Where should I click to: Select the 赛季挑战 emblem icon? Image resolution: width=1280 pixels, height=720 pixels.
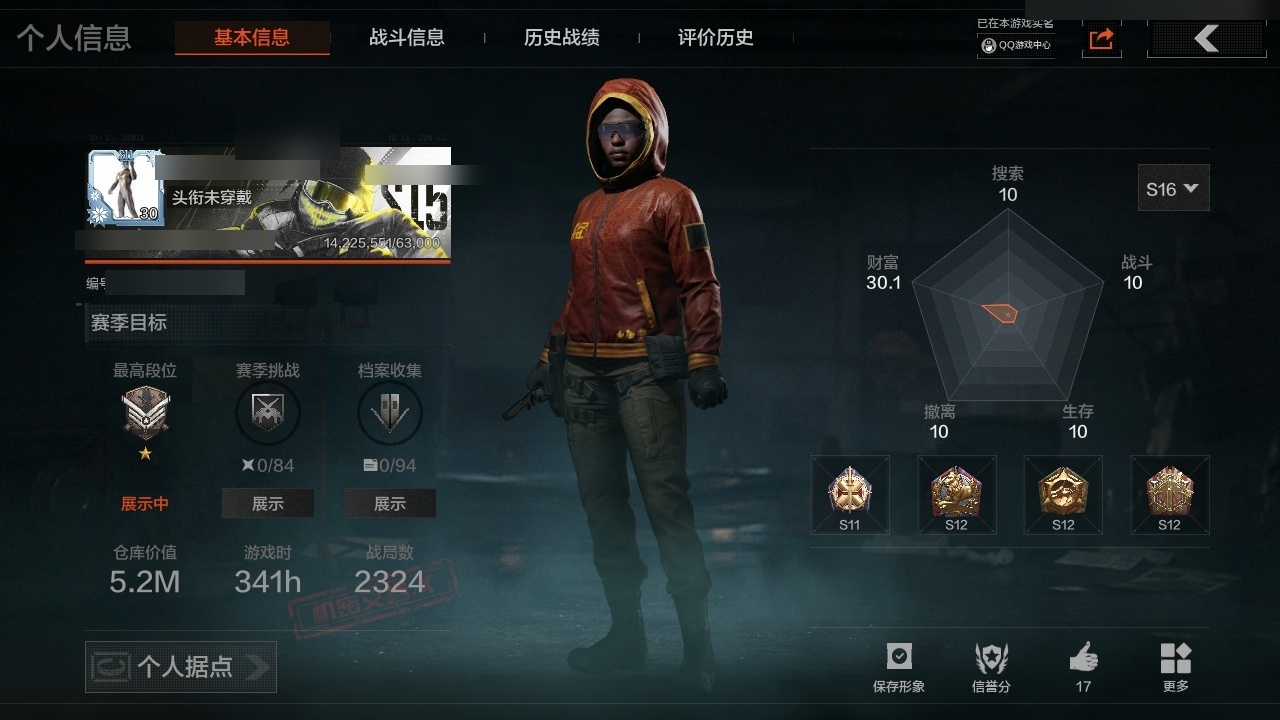pos(267,413)
